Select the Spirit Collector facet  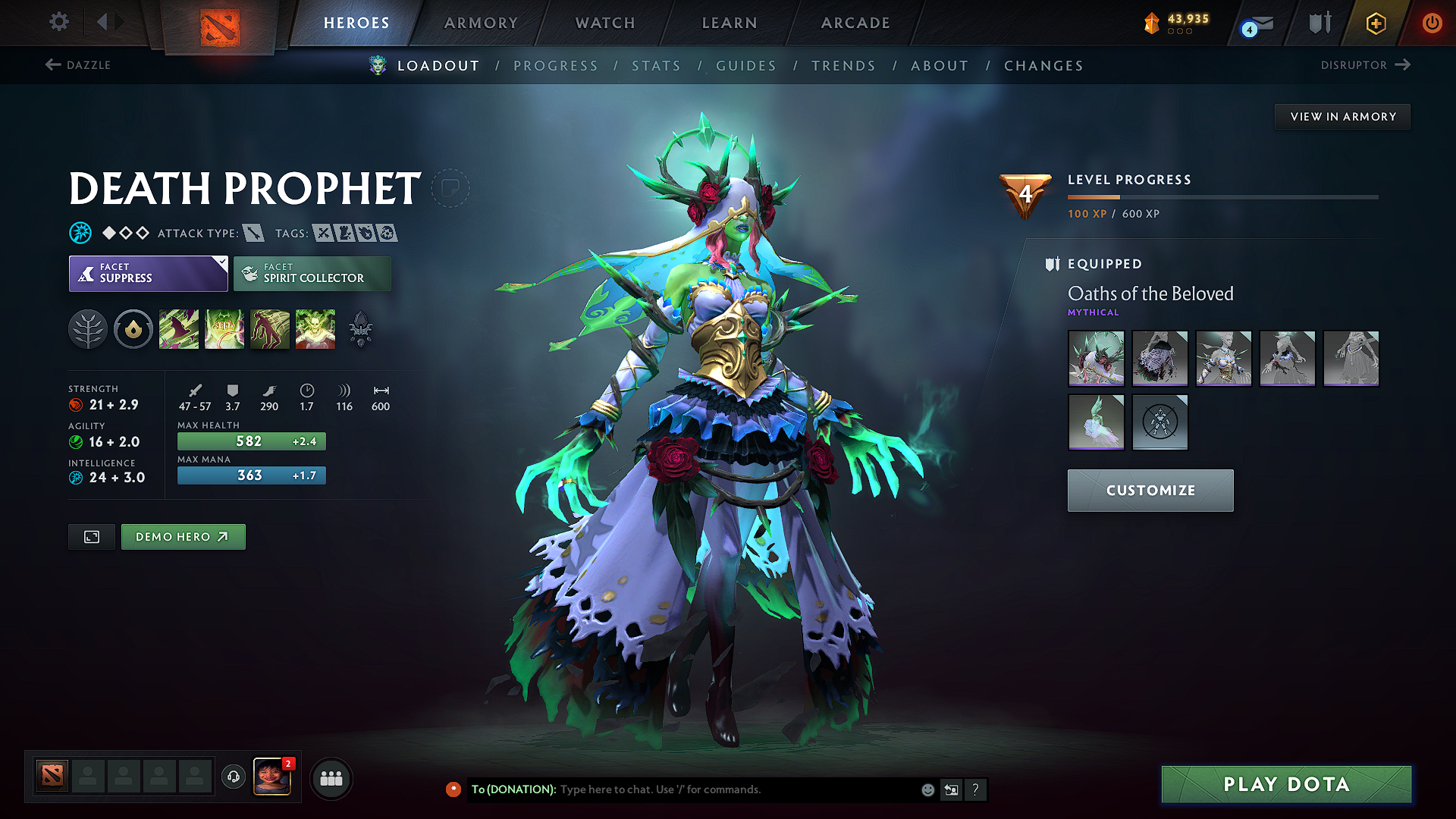[312, 273]
